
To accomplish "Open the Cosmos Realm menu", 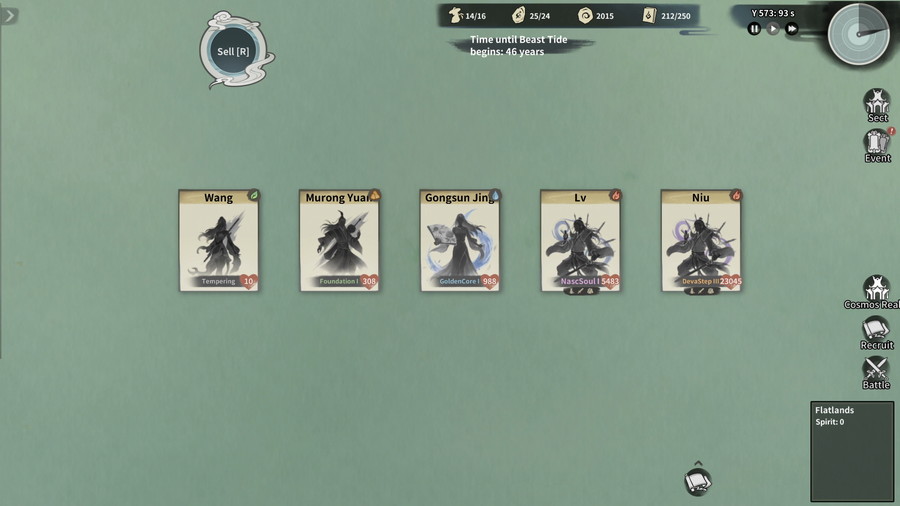I will [877, 291].
